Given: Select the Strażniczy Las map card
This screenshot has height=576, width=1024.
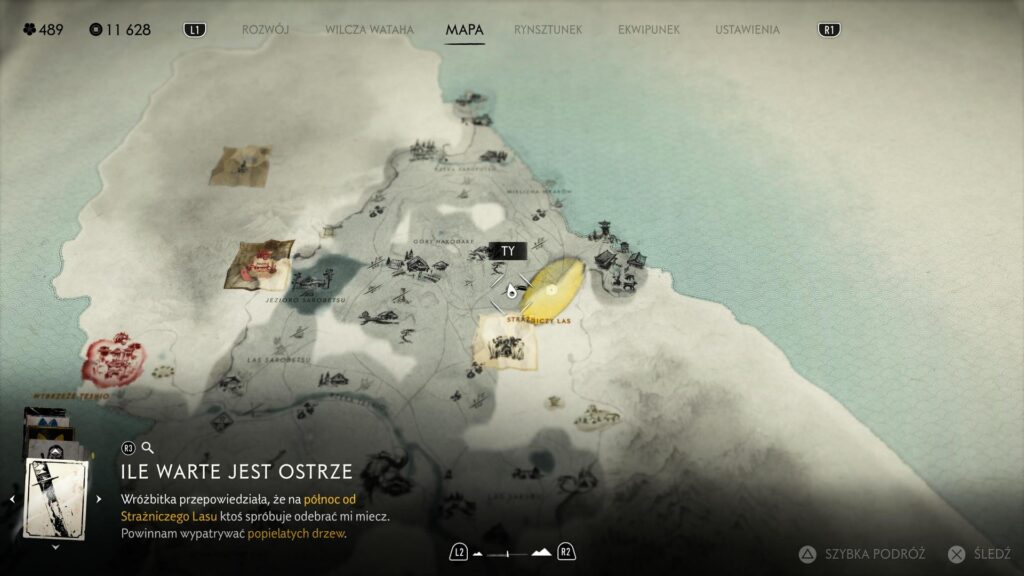Looking at the screenshot, I should [505, 343].
